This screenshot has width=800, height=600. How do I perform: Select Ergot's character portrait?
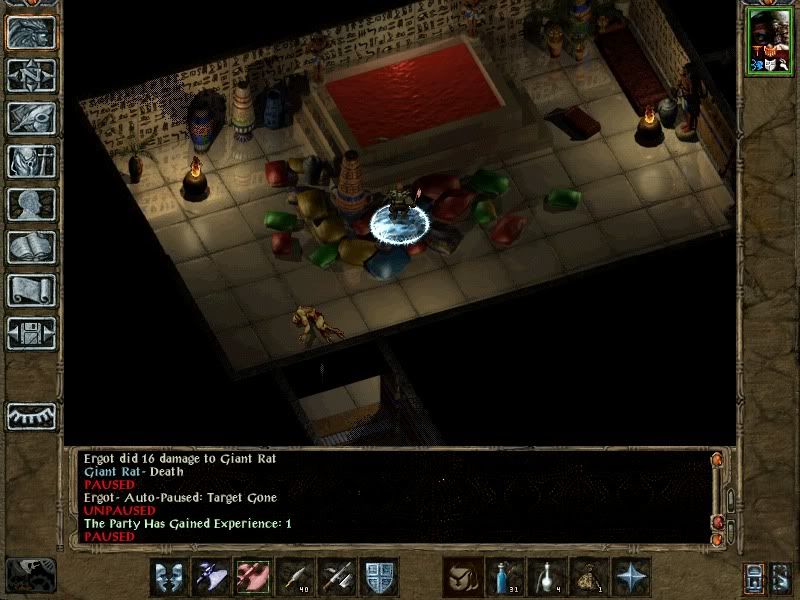click(x=768, y=40)
